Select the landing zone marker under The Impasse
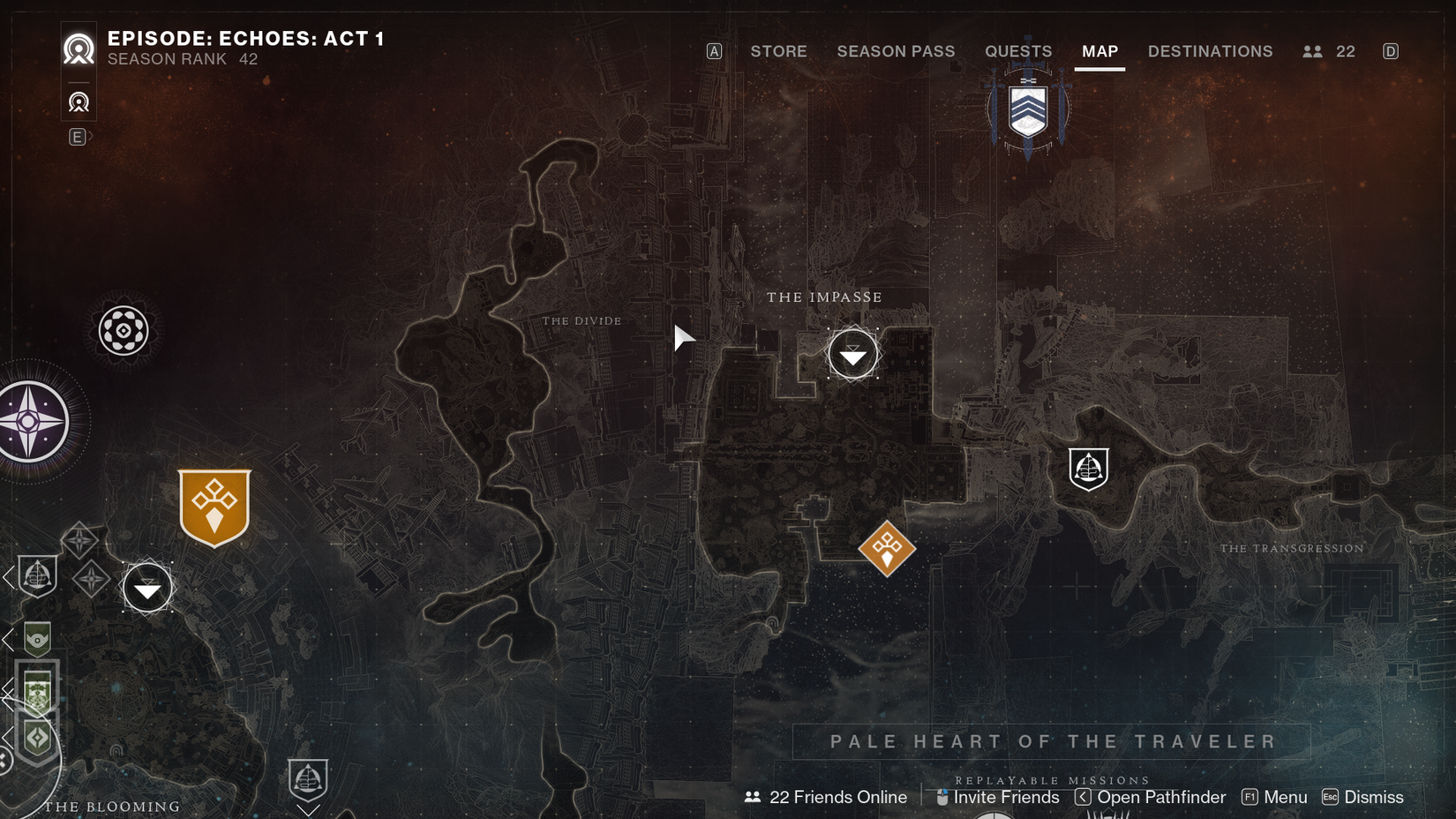 [x=852, y=355]
